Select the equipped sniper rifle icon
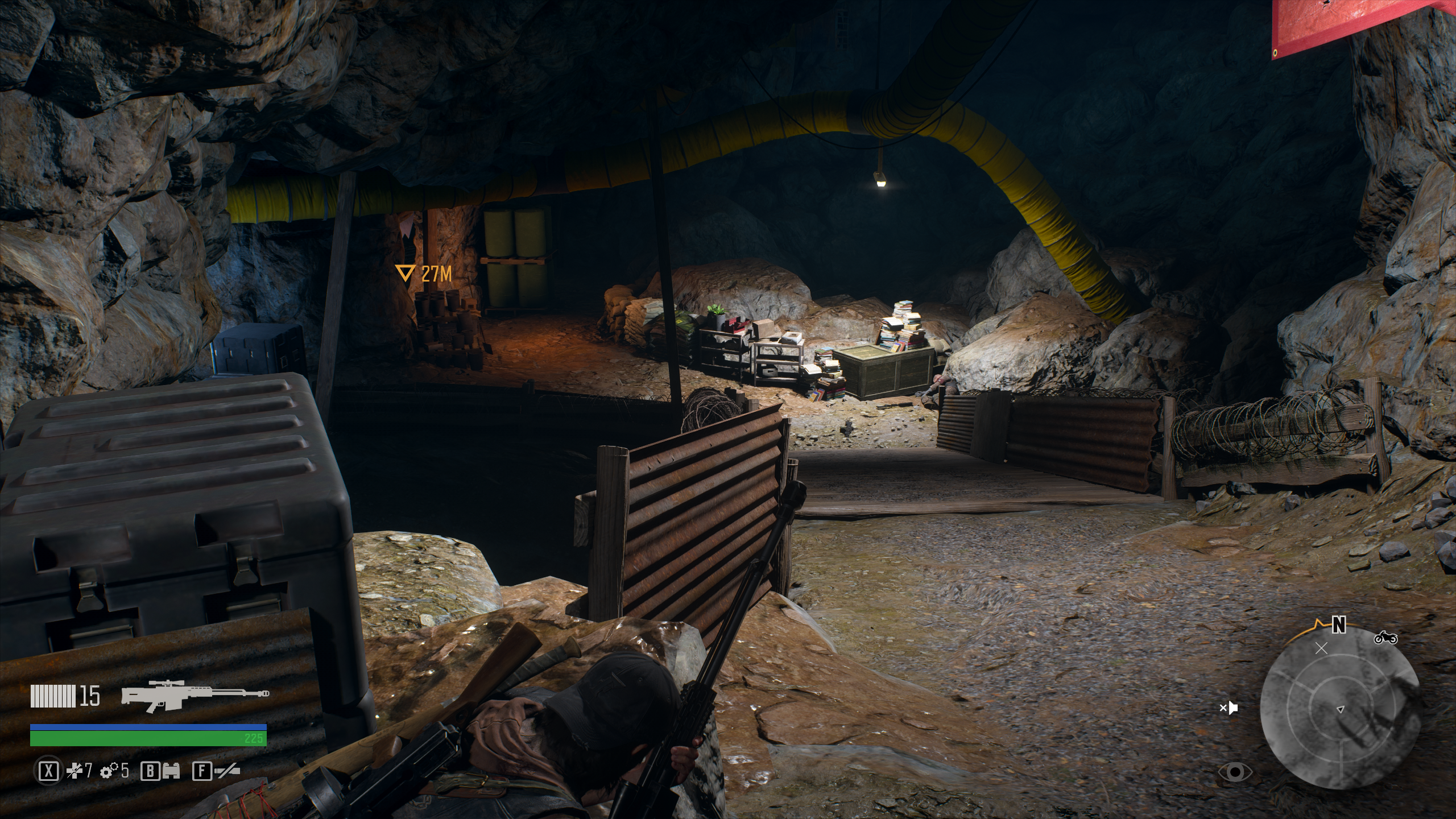Viewport: 1456px width, 819px height. click(x=195, y=696)
